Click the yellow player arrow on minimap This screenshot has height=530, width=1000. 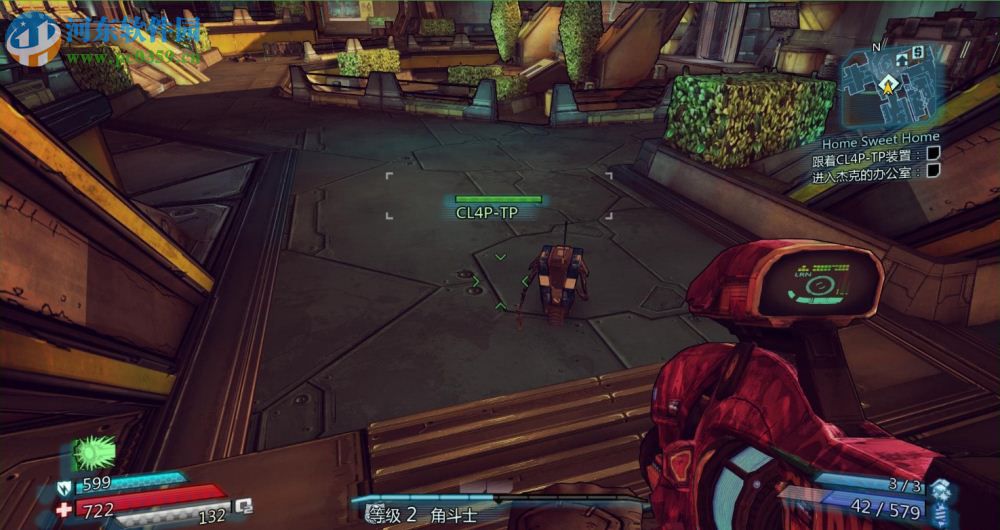pos(885,87)
